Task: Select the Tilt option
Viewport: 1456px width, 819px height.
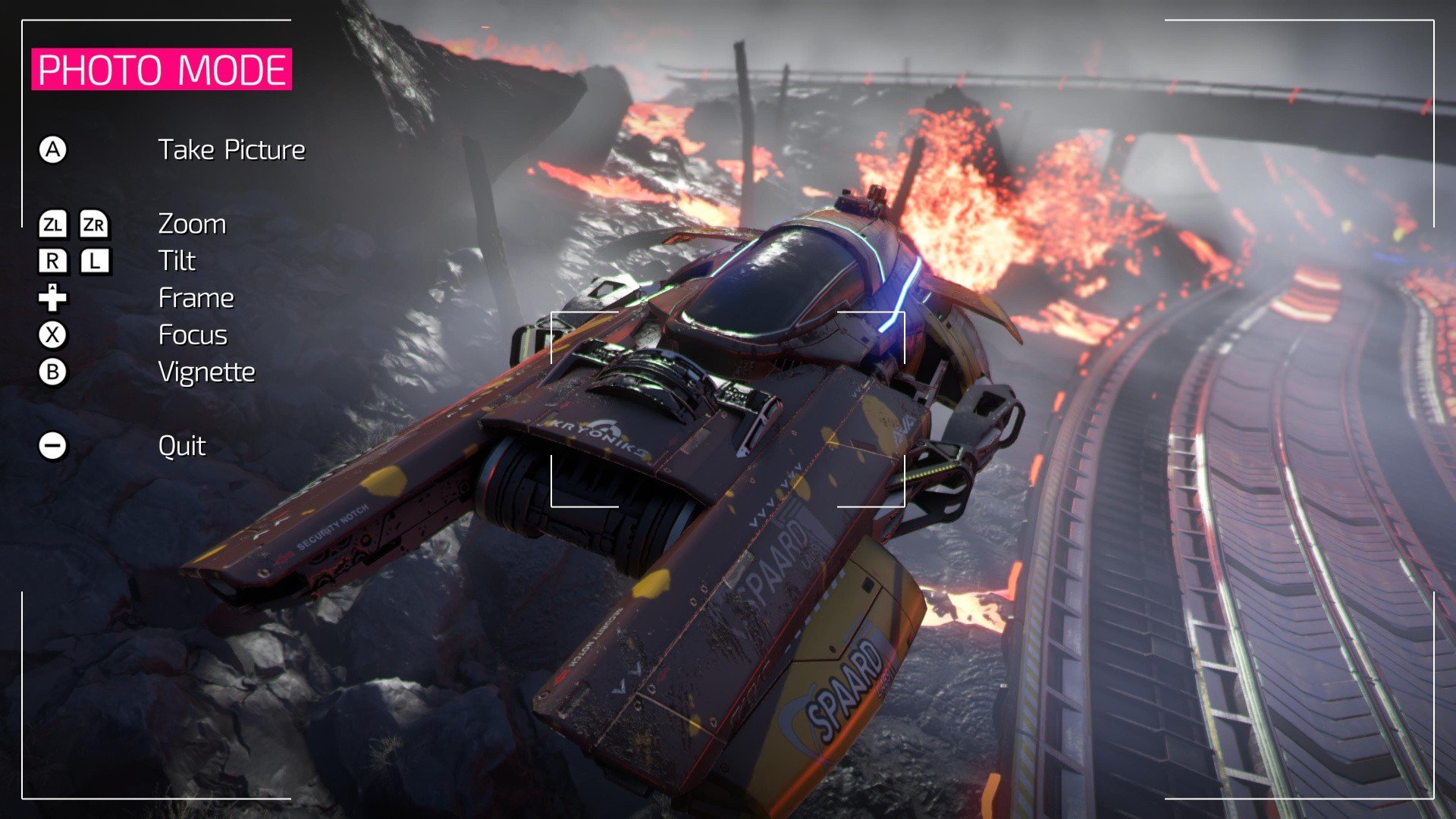Action: pos(177,261)
